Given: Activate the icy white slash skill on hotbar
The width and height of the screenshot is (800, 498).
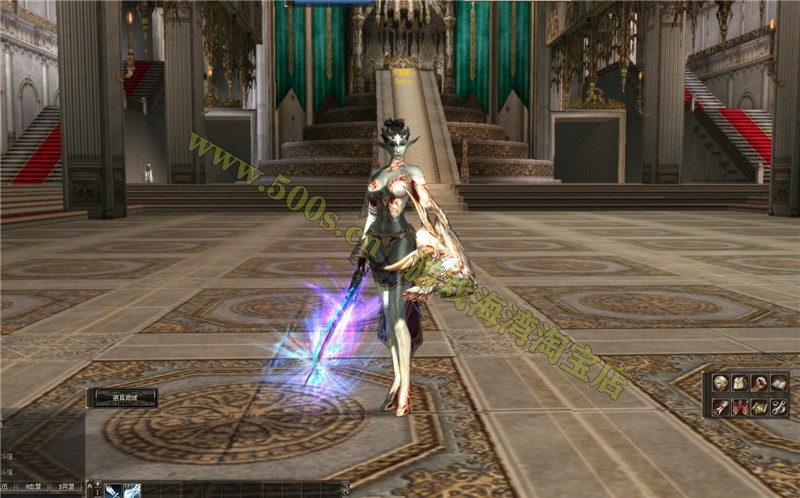Looking at the screenshot, I should (x=132, y=490).
